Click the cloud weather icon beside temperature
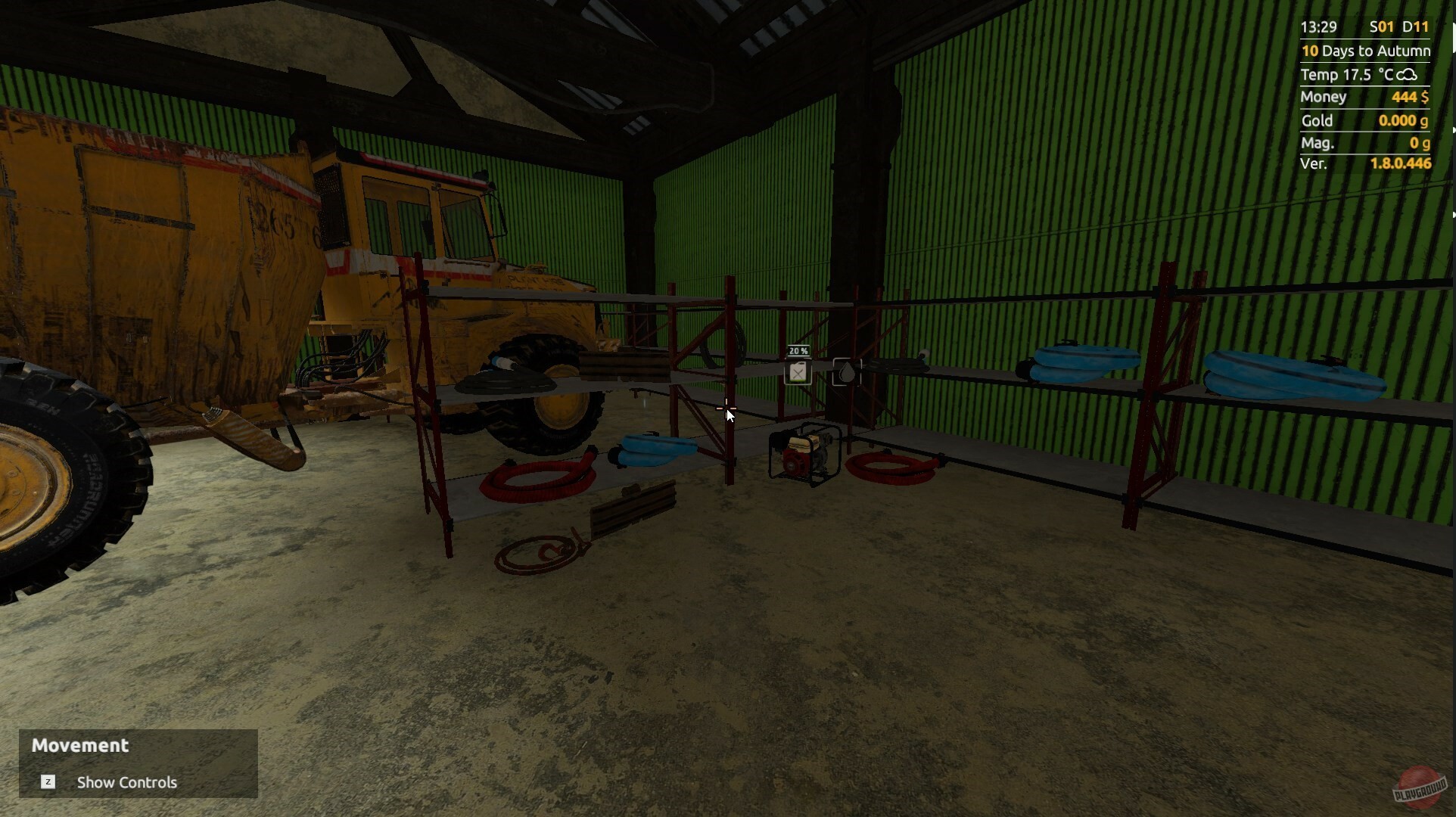 [1408, 75]
